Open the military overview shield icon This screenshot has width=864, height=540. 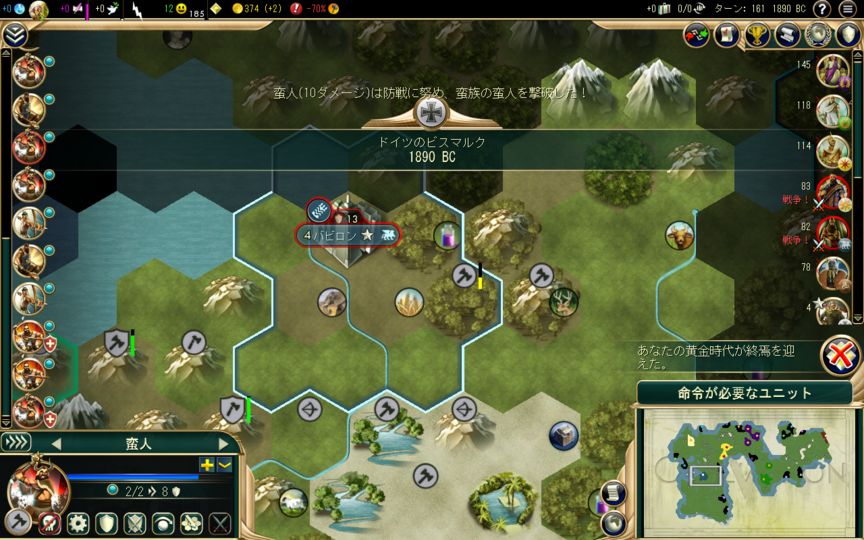pos(849,35)
